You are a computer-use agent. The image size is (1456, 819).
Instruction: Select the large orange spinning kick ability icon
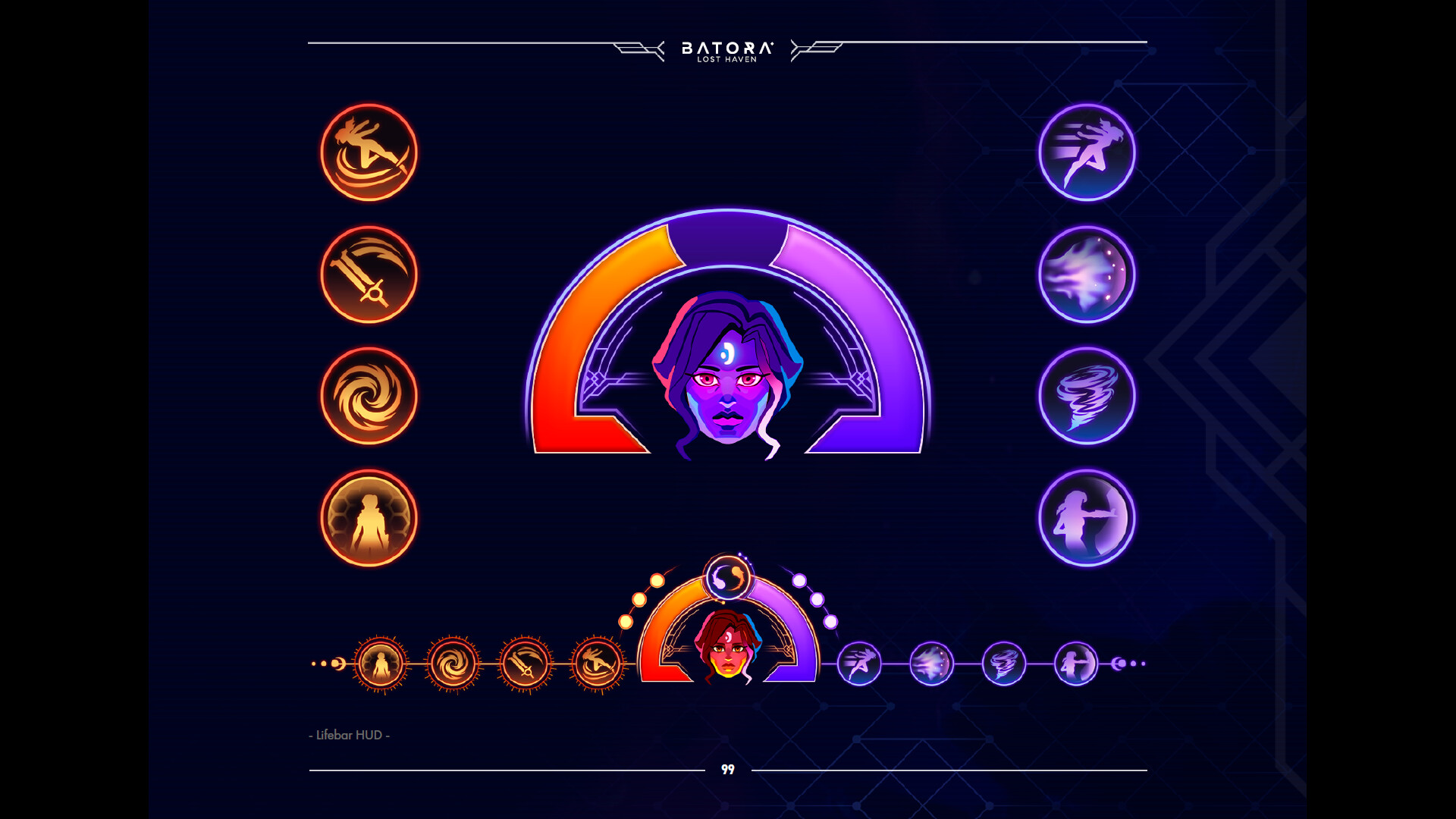369,152
